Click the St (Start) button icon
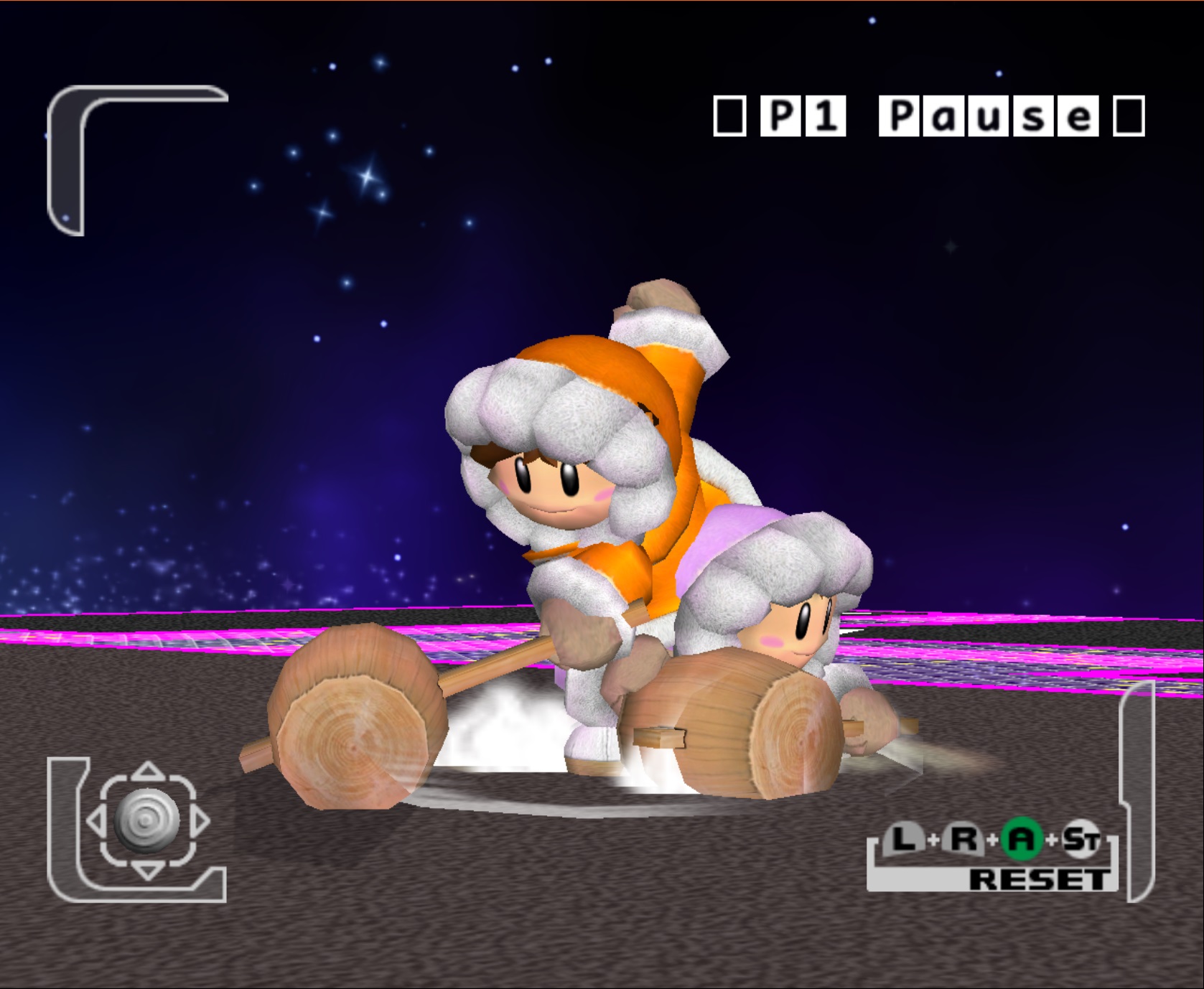 (x=1083, y=838)
